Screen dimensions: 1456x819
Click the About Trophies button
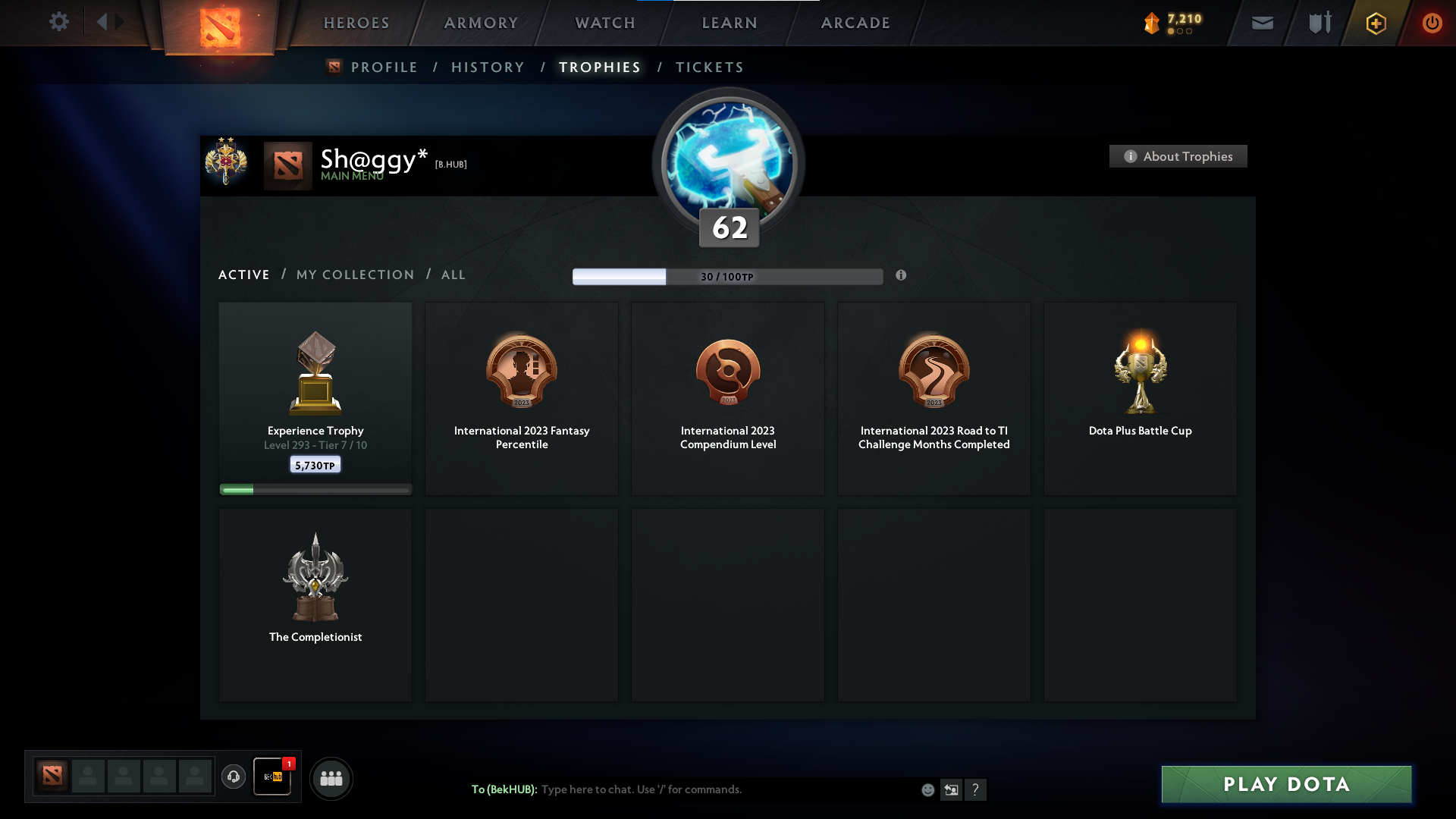[x=1178, y=156]
